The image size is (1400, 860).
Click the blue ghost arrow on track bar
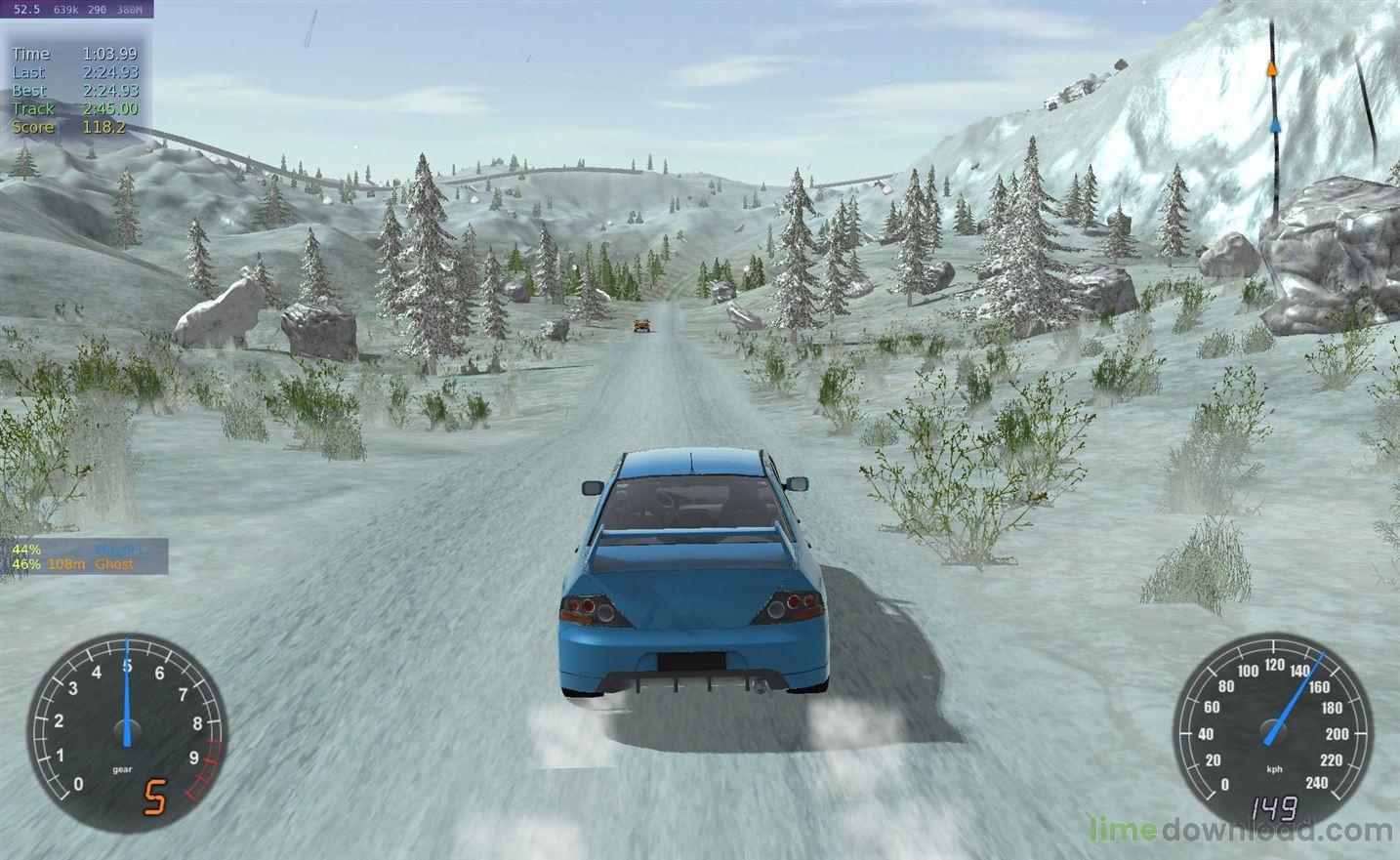(1275, 124)
